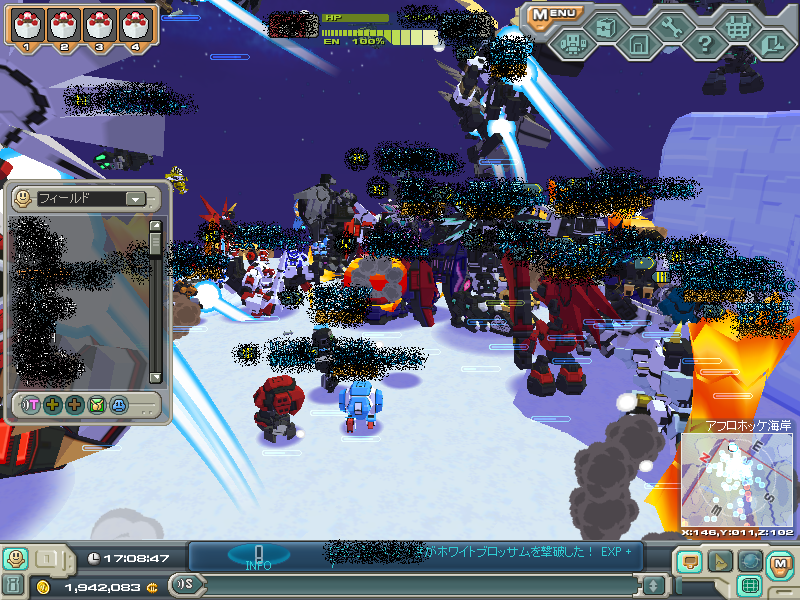
Task: Open the orange MENU button
Action: [x=553, y=14]
